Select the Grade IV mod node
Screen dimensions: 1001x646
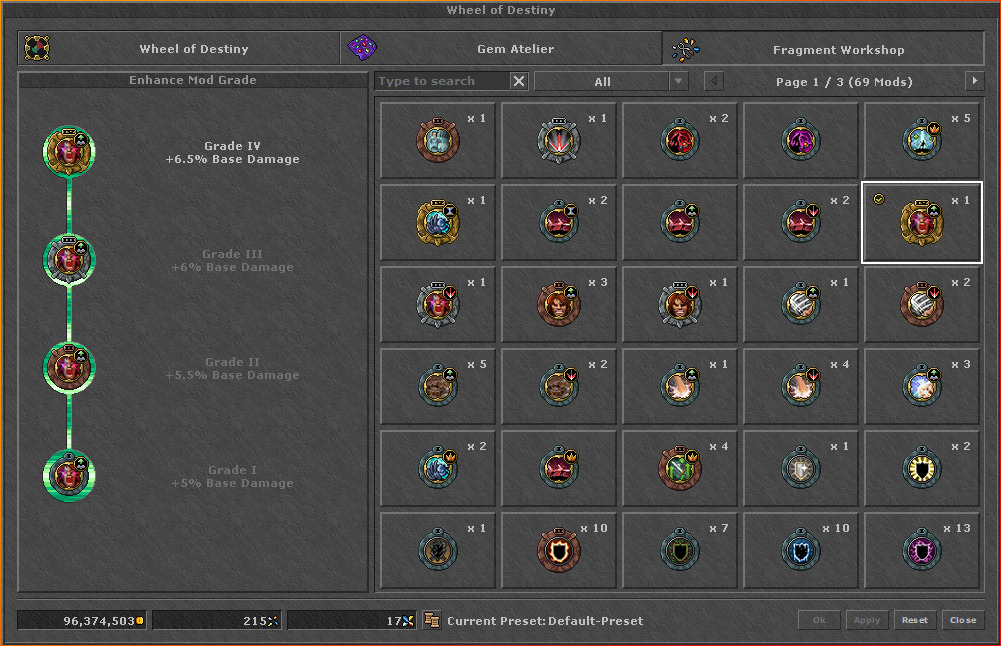tap(69, 152)
